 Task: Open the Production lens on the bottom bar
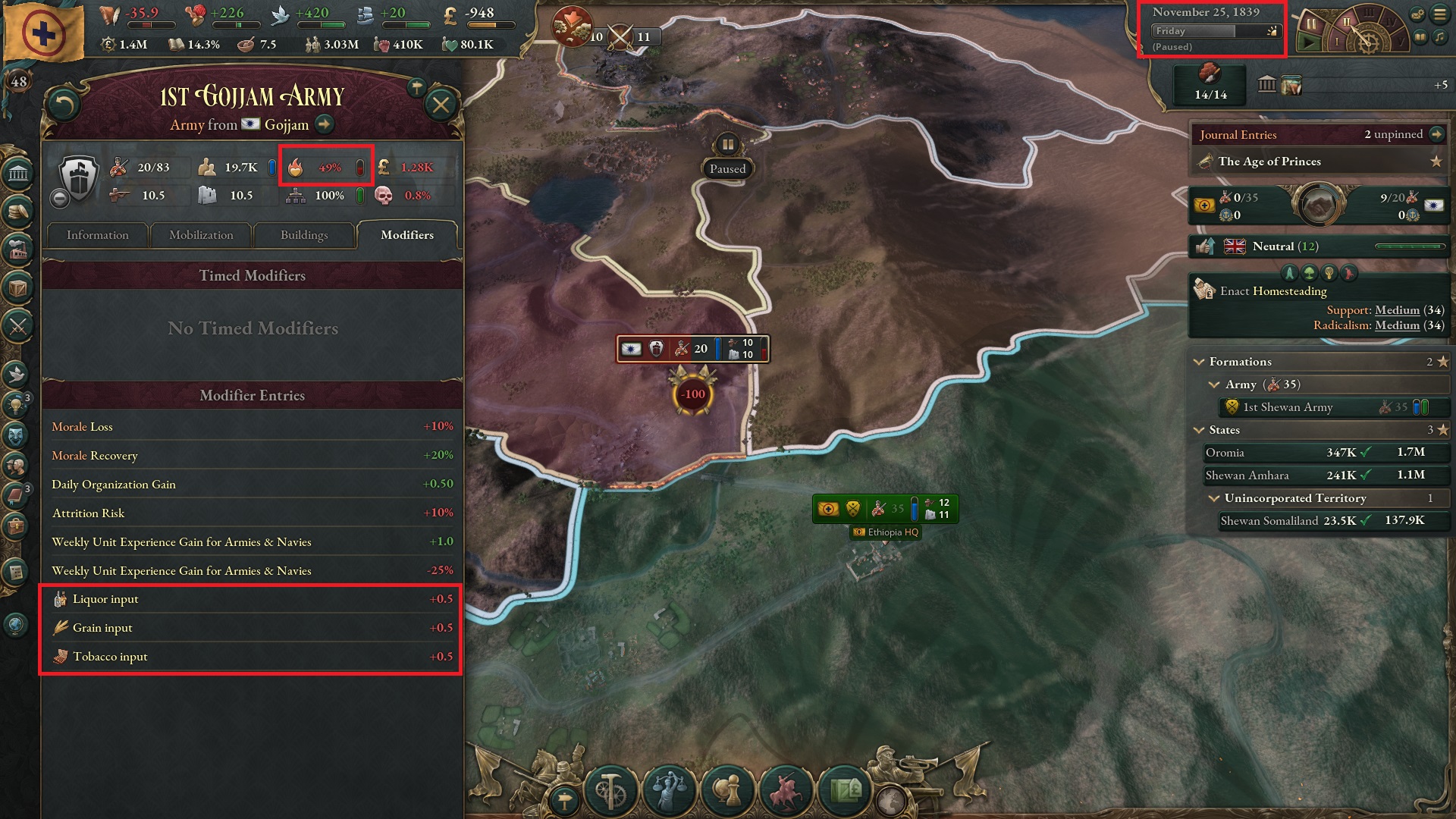pyautogui.click(x=611, y=793)
